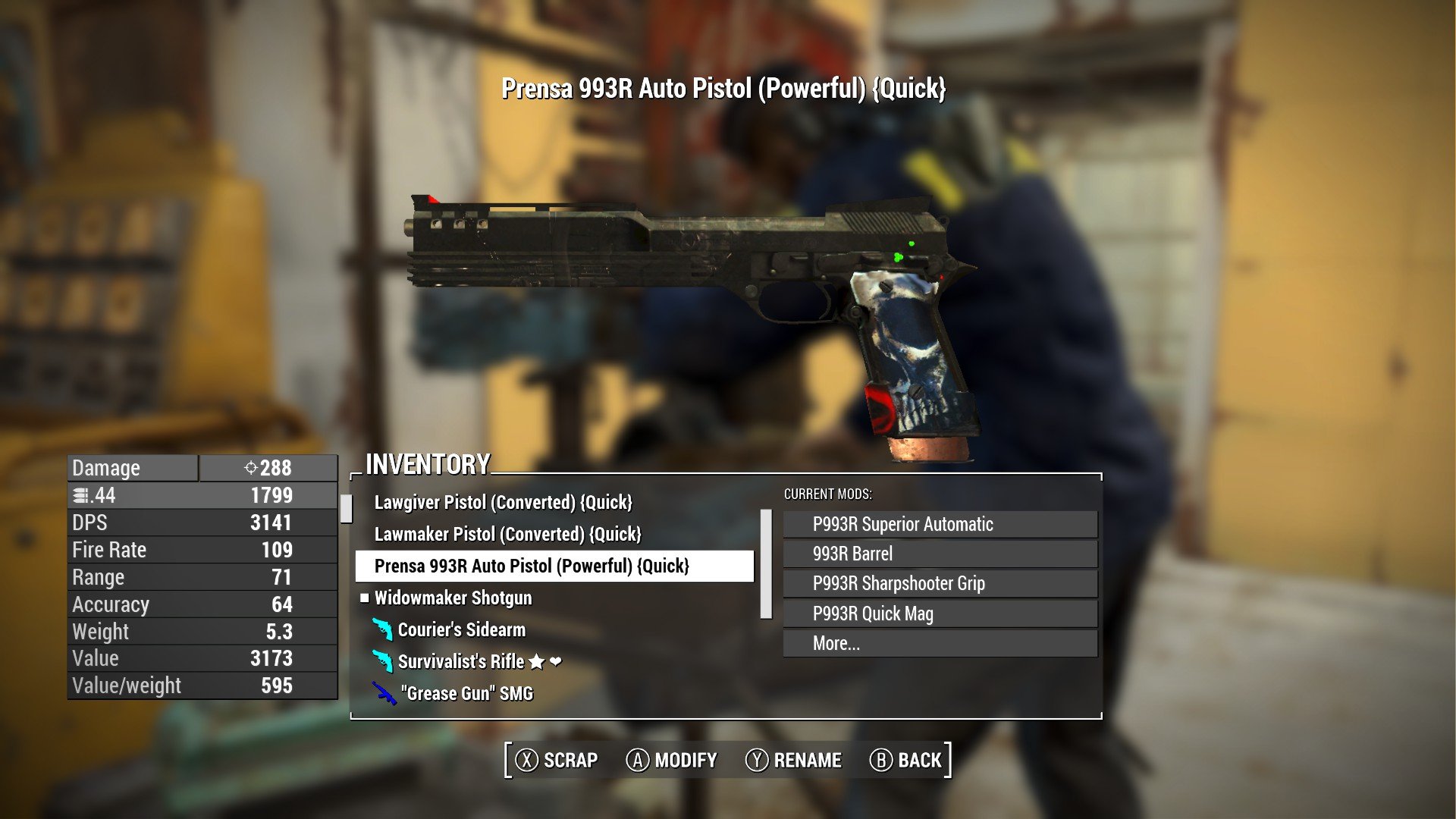Select Lawgiver Pistol (Converted) in inventory
The width and height of the screenshot is (1456, 819).
point(503,502)
